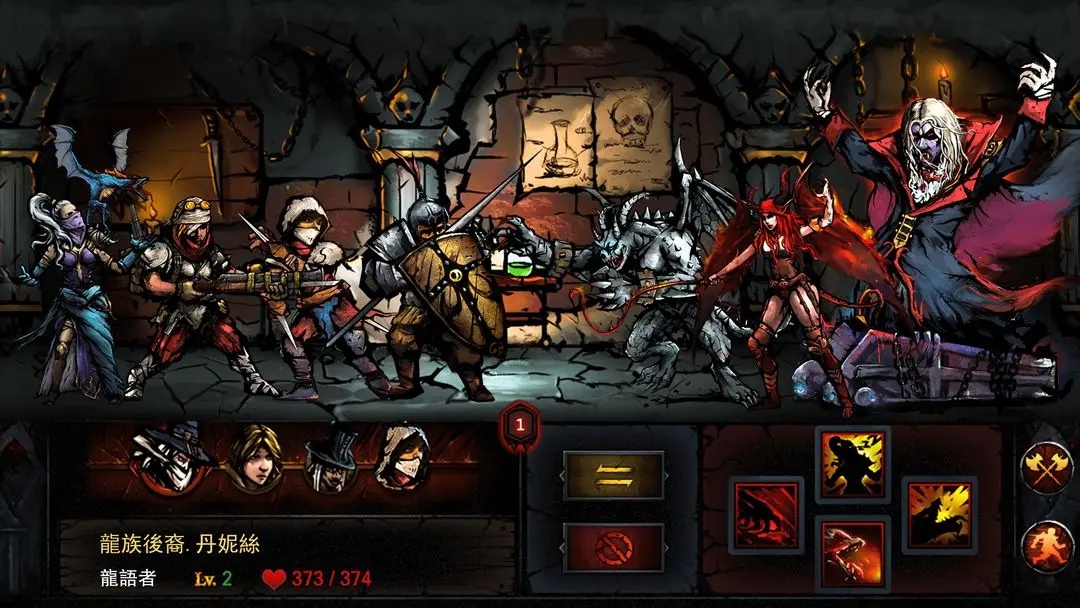Click the crossed axes round button
1080x608 pixels.
click(1047, 468)
